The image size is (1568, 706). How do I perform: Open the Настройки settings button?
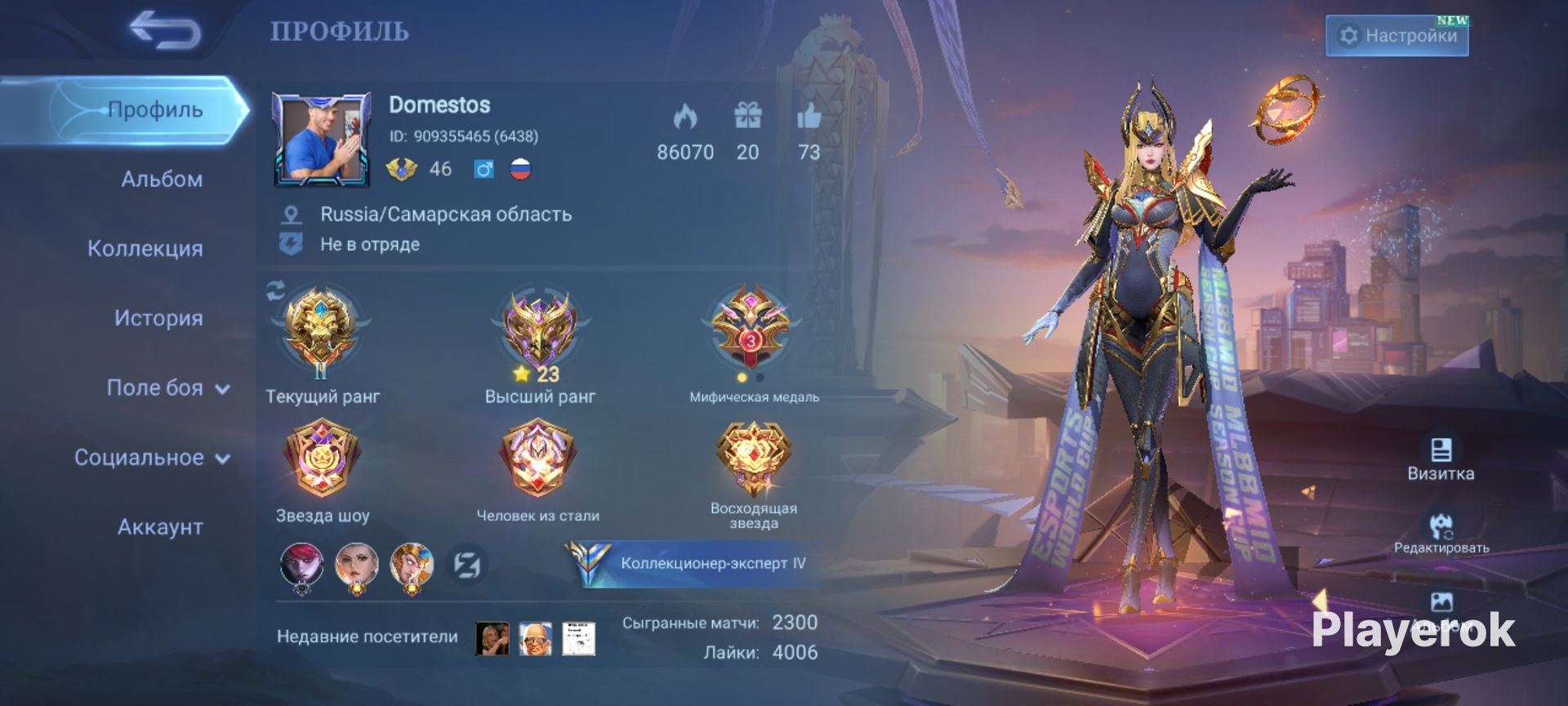[x=1396, y=36]
